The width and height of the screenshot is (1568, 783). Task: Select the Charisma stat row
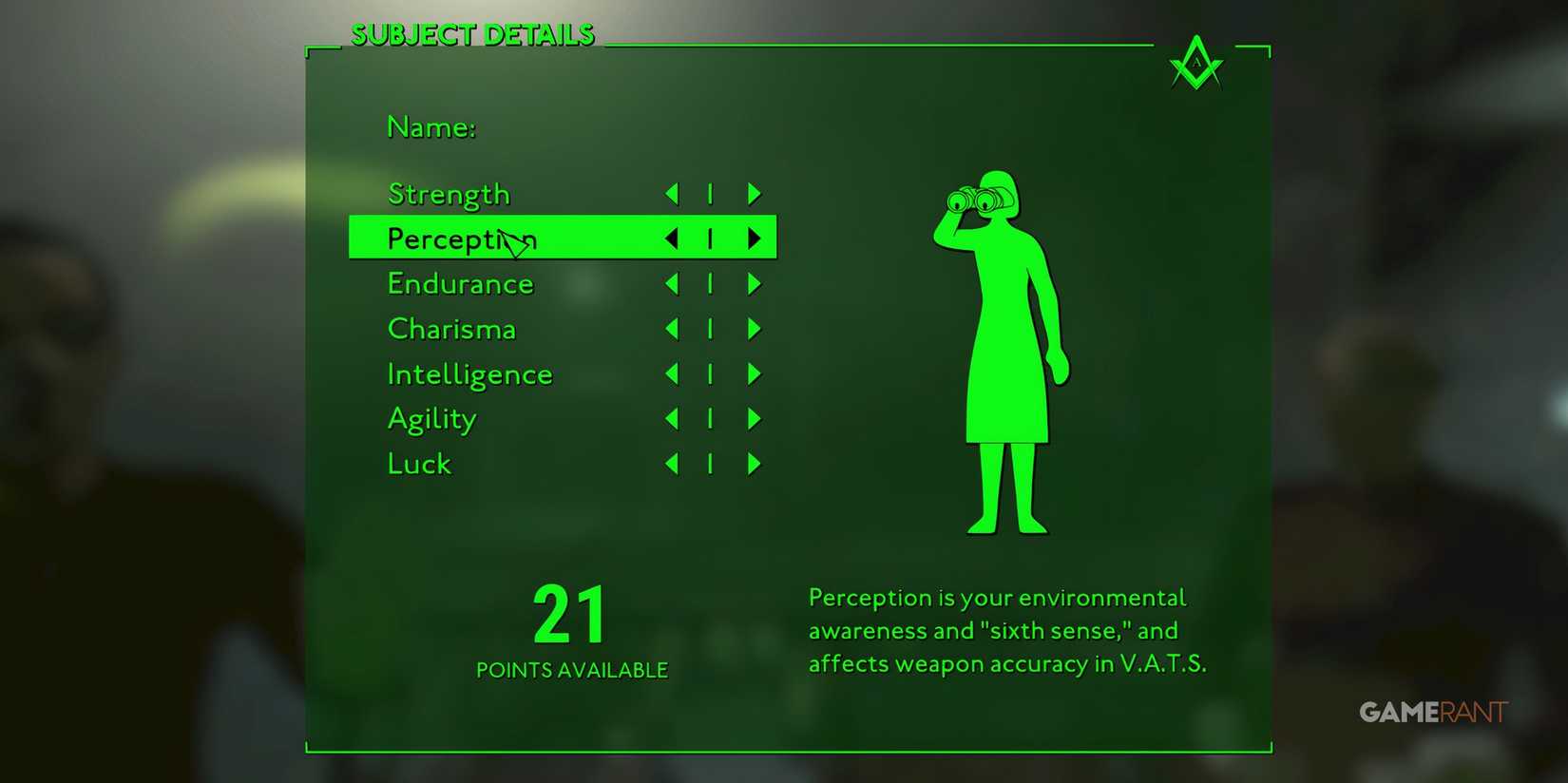point(451,329)
